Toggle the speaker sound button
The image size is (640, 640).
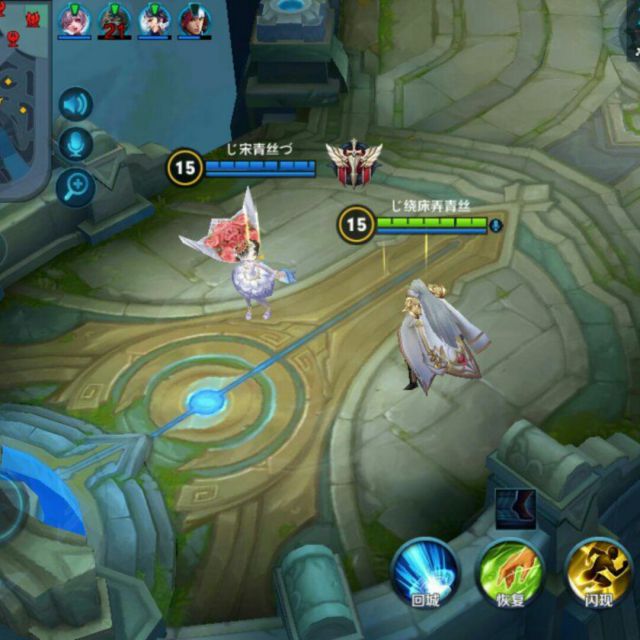(75, 104)
